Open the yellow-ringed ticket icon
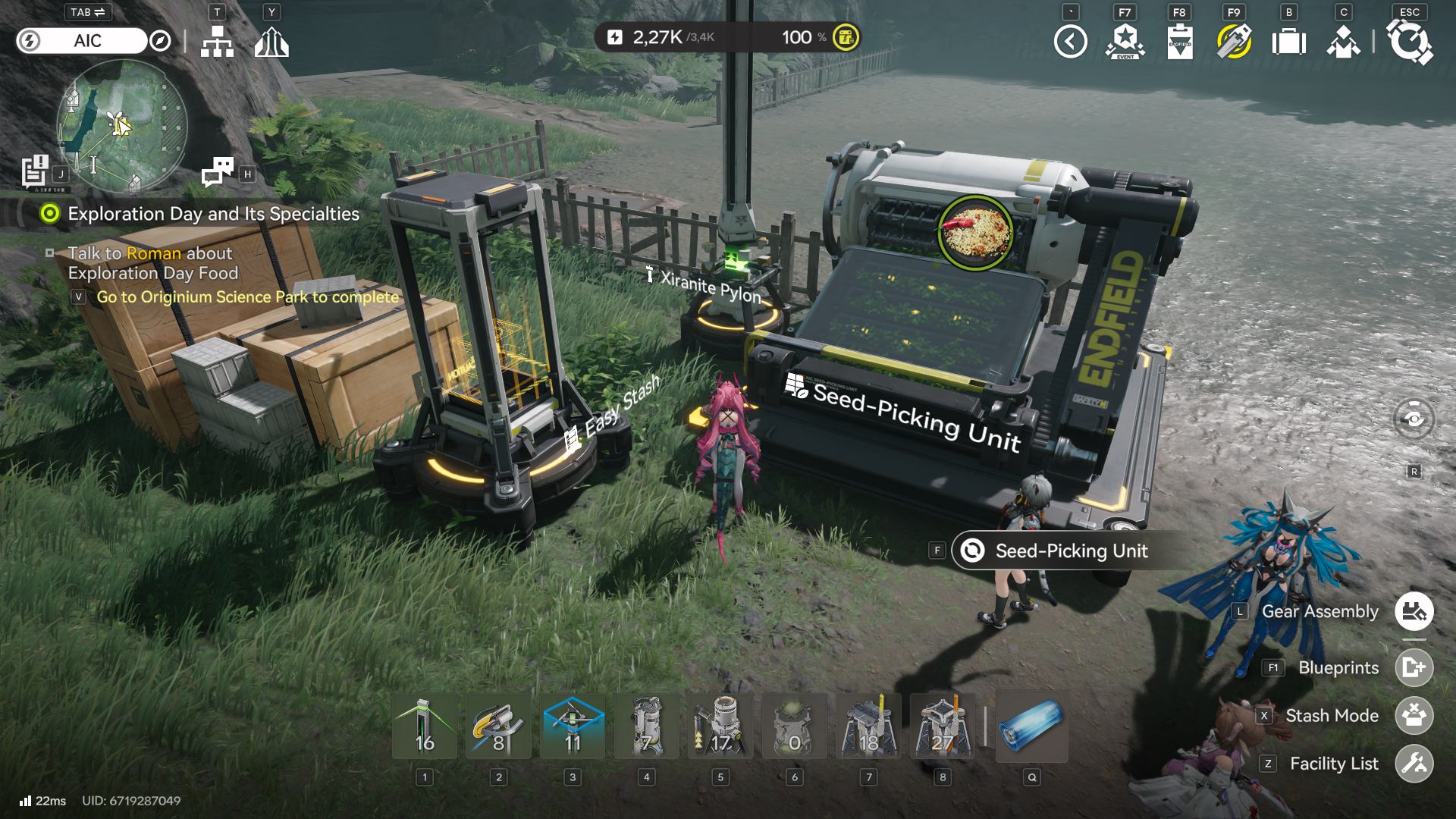Screen dimensions: 1456x819 click(1234, 42)
